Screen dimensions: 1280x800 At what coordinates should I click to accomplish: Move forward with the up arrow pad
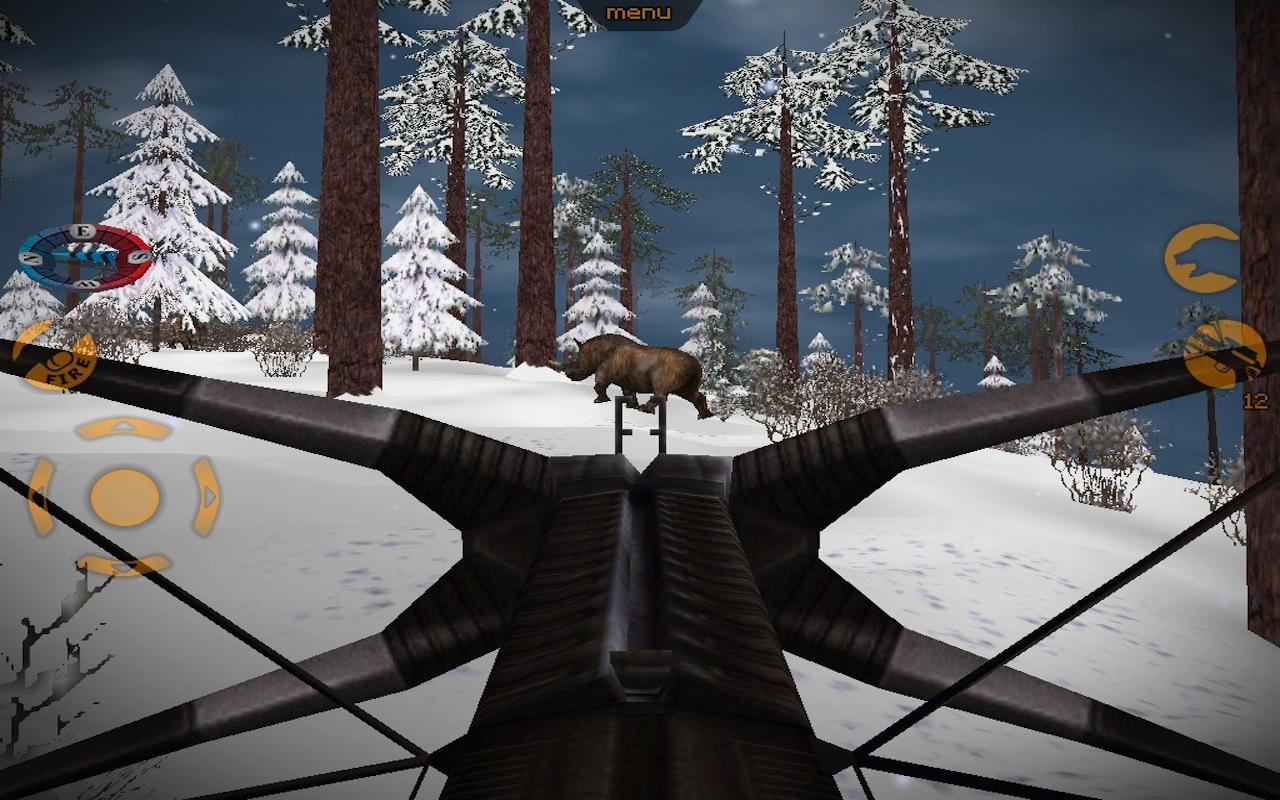pyautogui.click(x=124, y=428)
